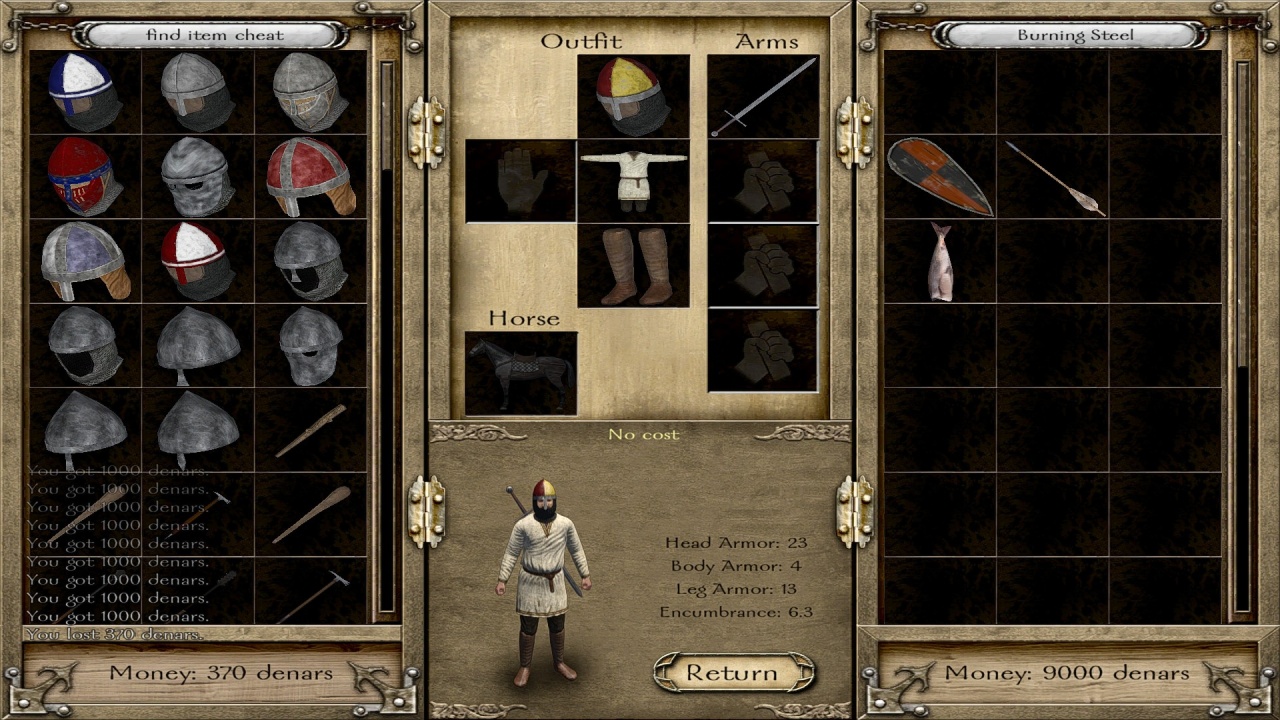Select the fish in the merchant inventory
The width and height of the screenshot is (1280, 720).
tap(939, 261)
